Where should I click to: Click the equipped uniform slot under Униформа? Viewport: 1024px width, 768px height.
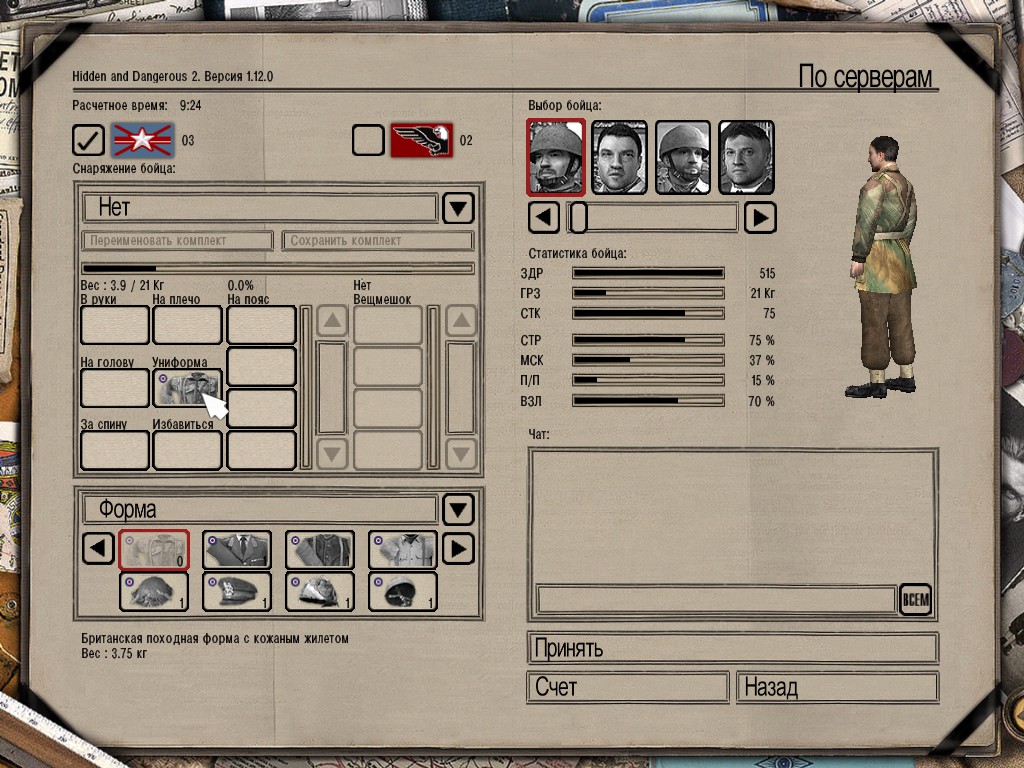coord(187,387)
